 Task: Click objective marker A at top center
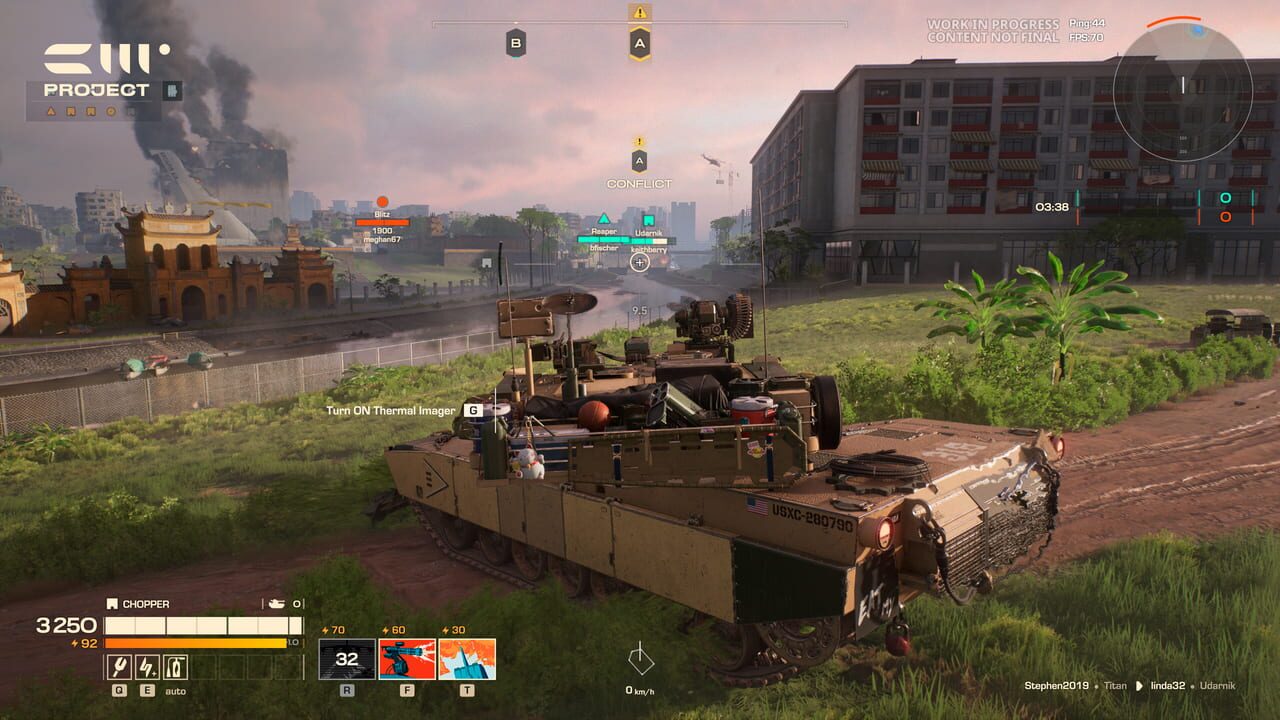click(639, 43)
